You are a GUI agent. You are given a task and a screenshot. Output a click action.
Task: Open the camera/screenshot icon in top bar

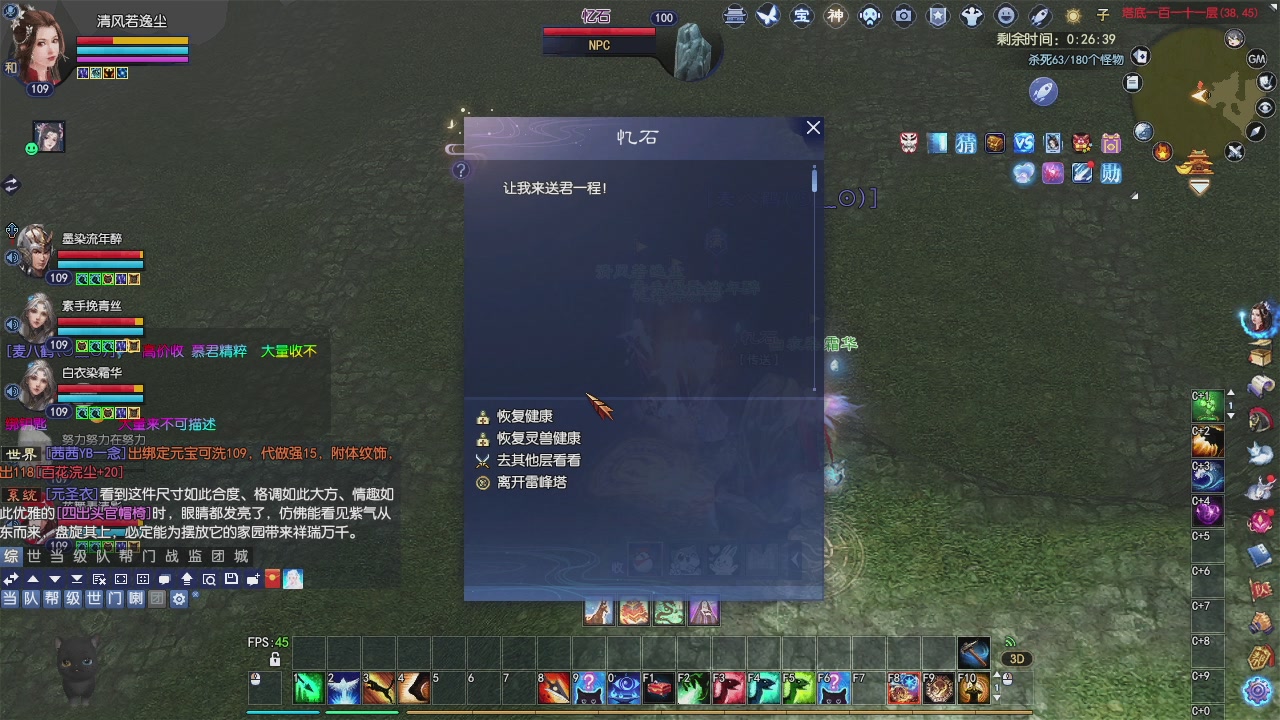point(904,17)
